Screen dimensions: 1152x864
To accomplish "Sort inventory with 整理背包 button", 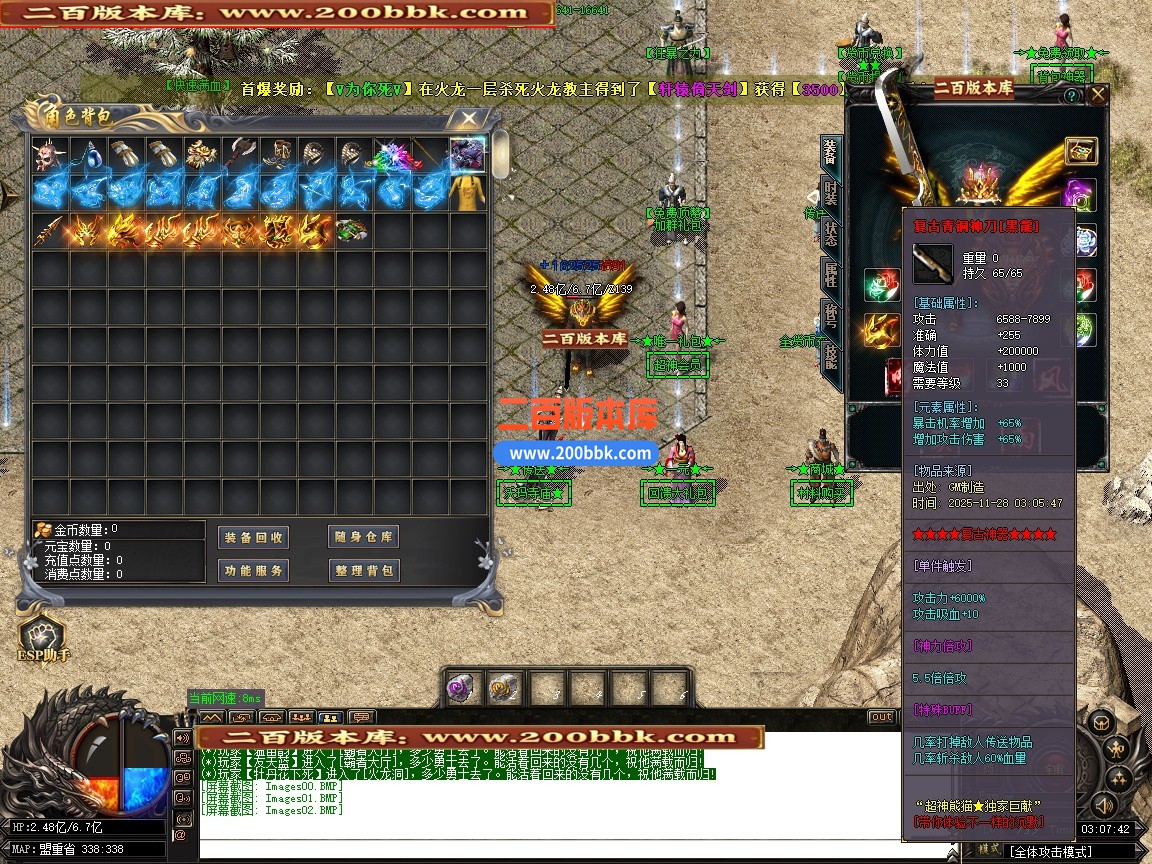I will (x=364, y=570).
